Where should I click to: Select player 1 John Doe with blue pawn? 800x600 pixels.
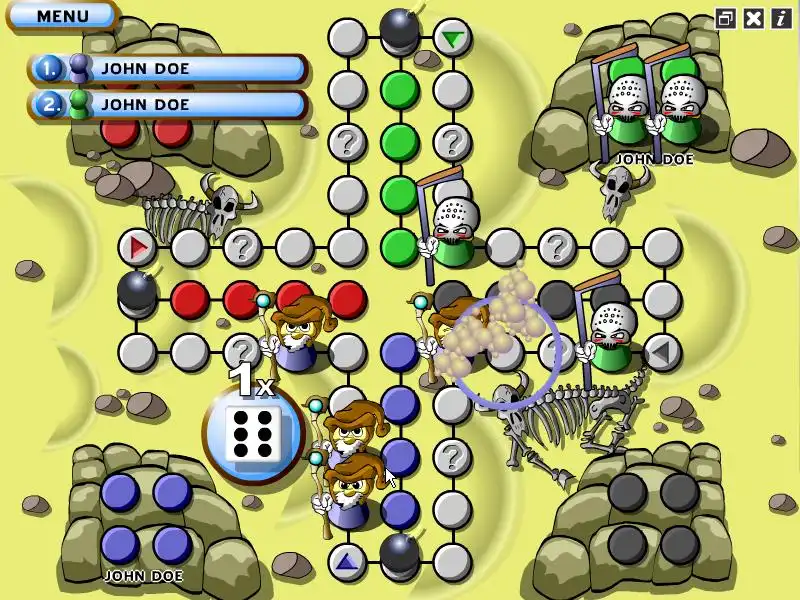[x=168, y=69]
